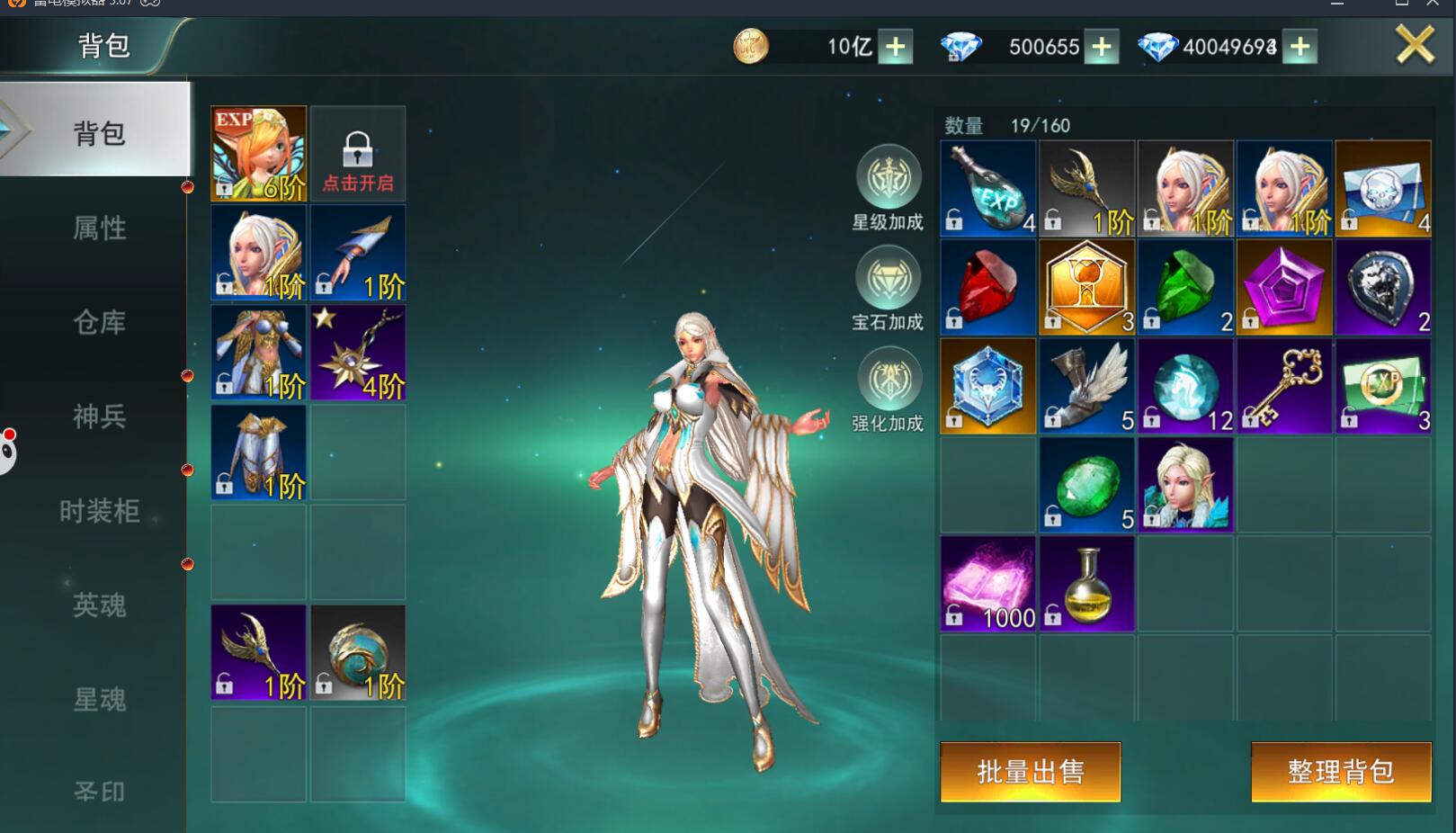Open the 星魂 tab
Viewport: 1456px width, 833px height.
click(99, 699)
